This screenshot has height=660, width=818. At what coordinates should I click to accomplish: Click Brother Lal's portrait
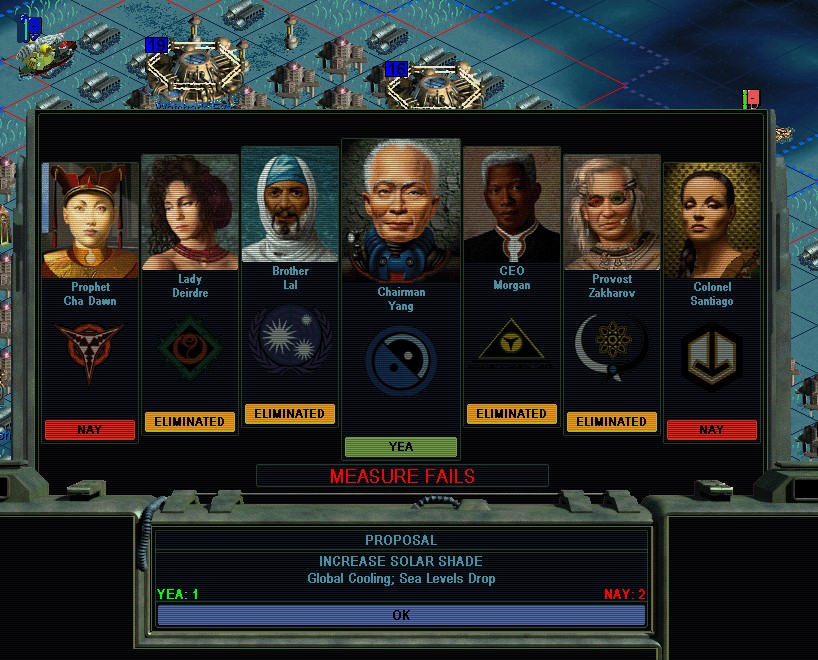[x=290, y=205]
